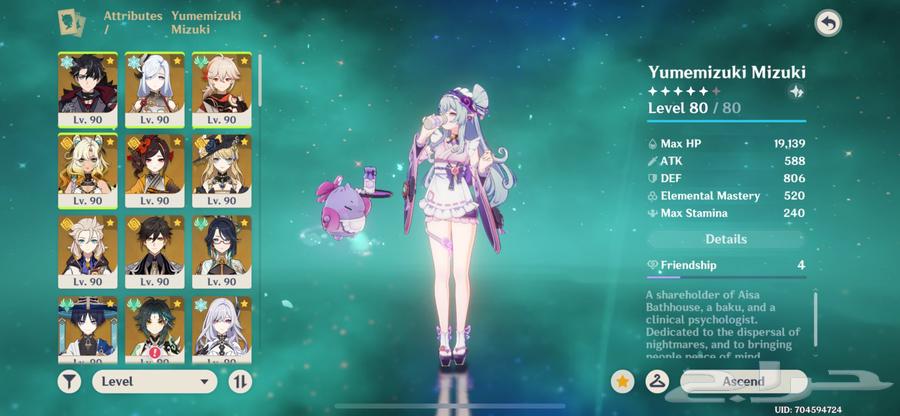Screen dimensions: 900x416
Task: Select Xianyun with the glasses
Action: [220, 252]
